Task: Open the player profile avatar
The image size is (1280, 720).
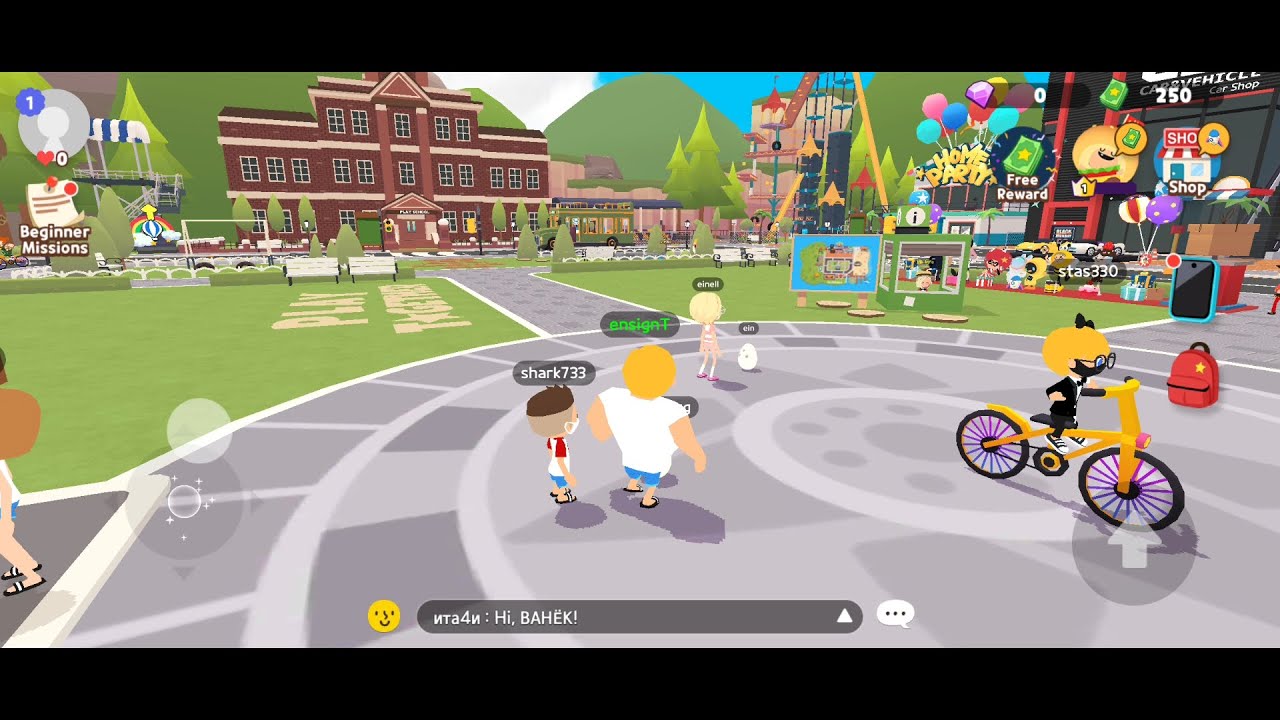Action: pyautogui.click(x=54, y=126)
